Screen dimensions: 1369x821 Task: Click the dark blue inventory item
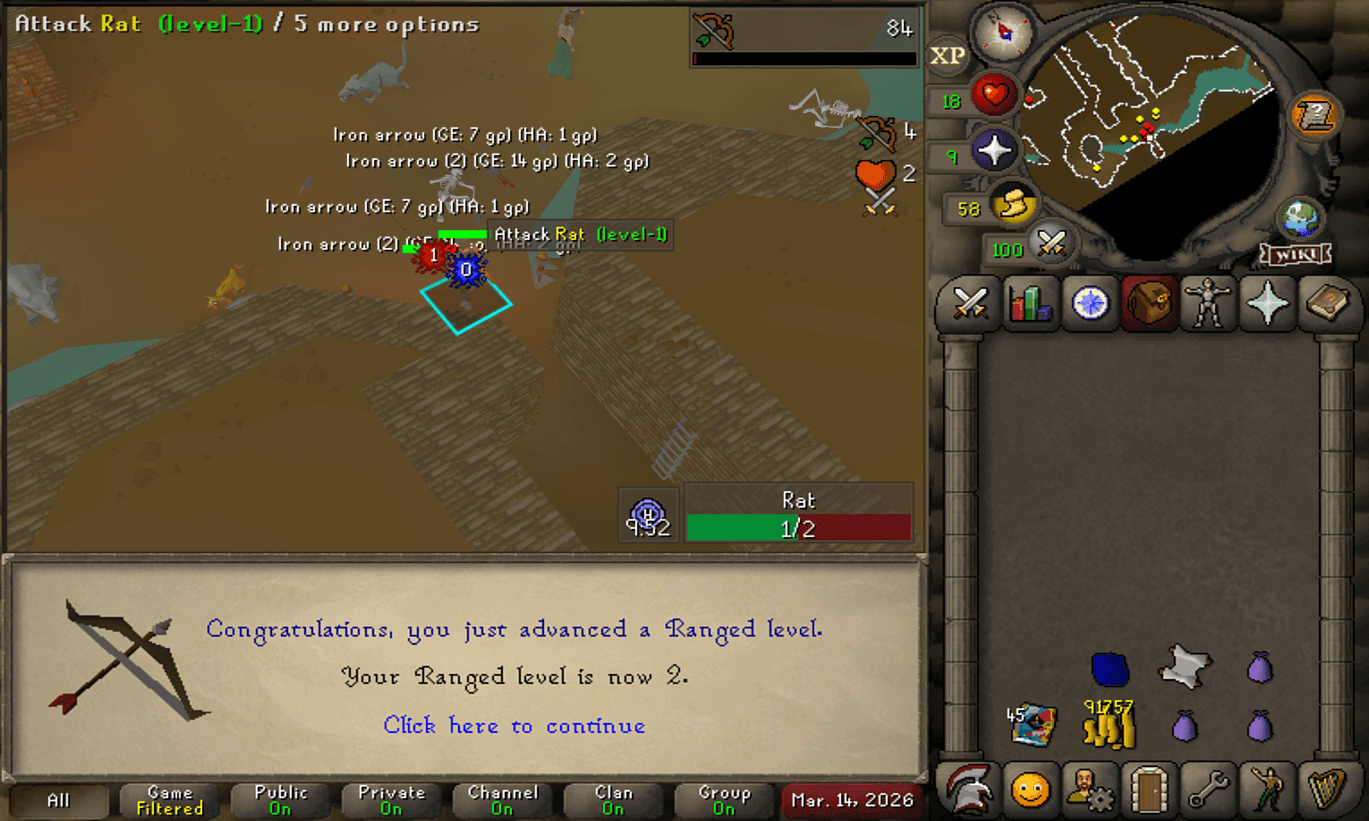tap(1109, 668)
